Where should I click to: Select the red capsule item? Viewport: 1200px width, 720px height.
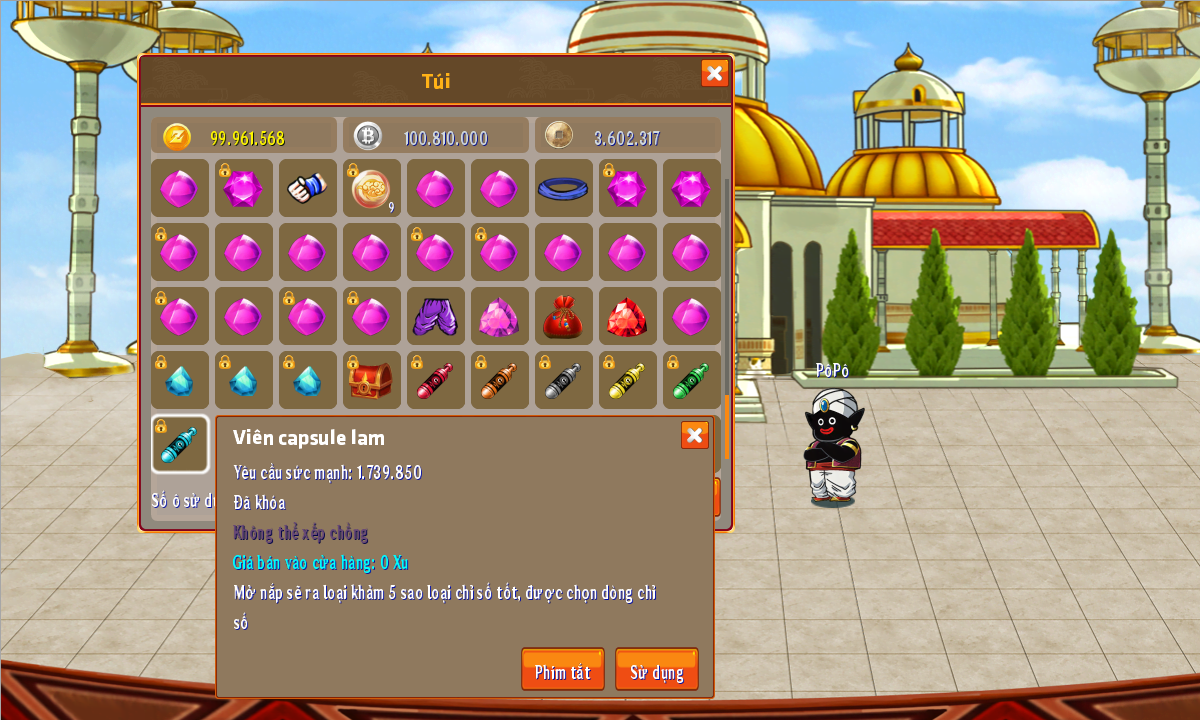(435, 380)
